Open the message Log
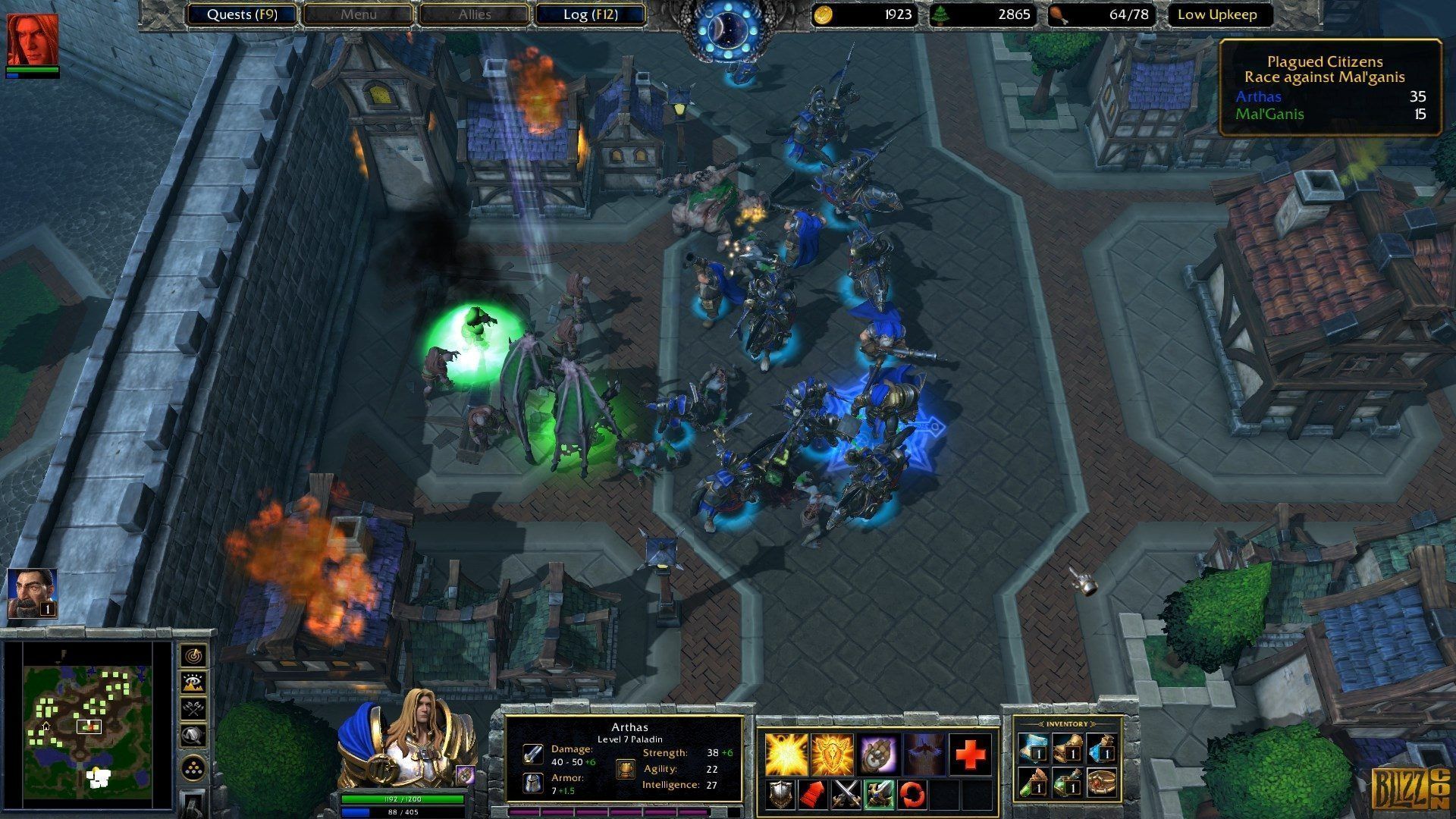 [x=590, y=14]
